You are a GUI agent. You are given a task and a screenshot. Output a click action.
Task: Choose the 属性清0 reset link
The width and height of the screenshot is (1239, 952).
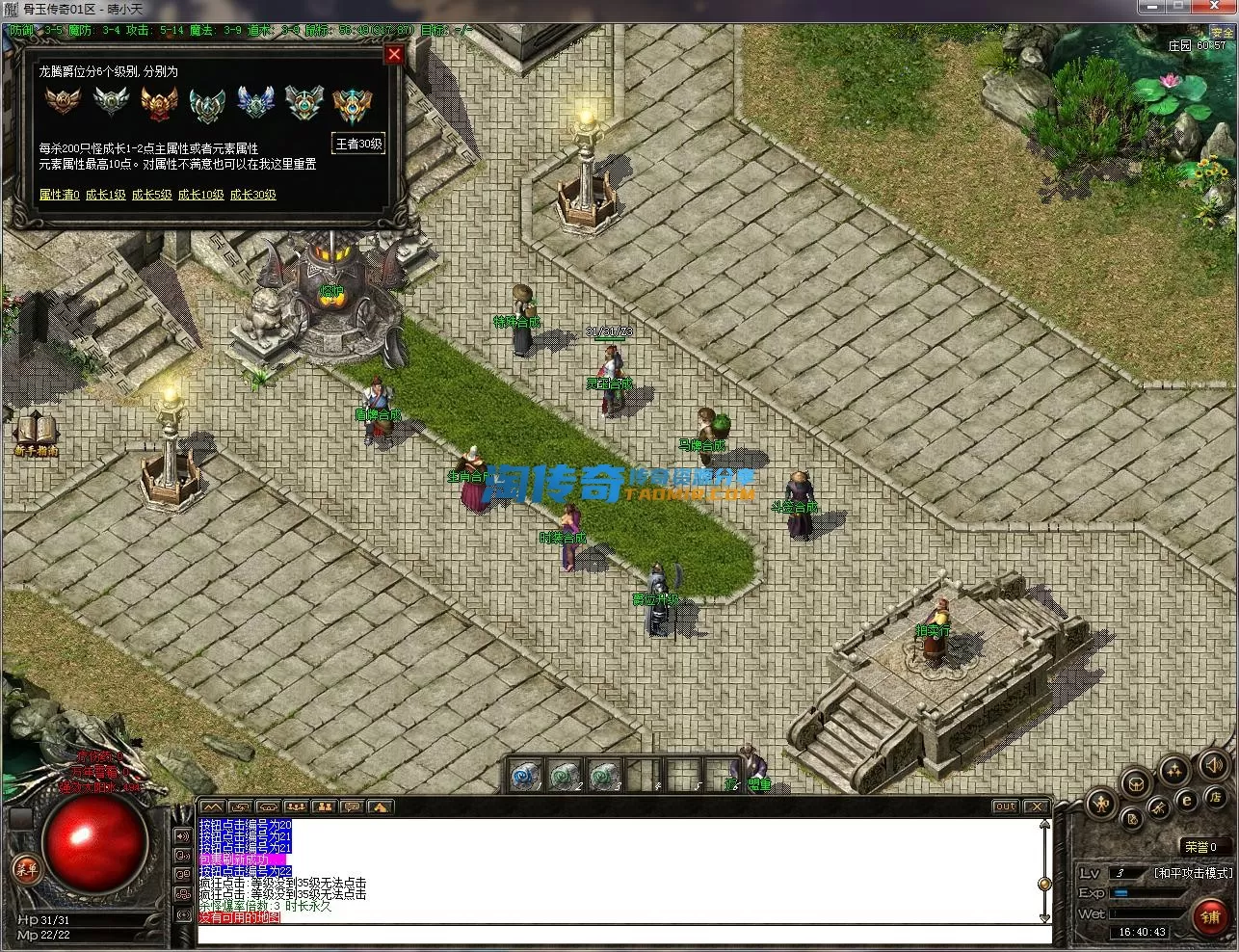coord(59,195)
